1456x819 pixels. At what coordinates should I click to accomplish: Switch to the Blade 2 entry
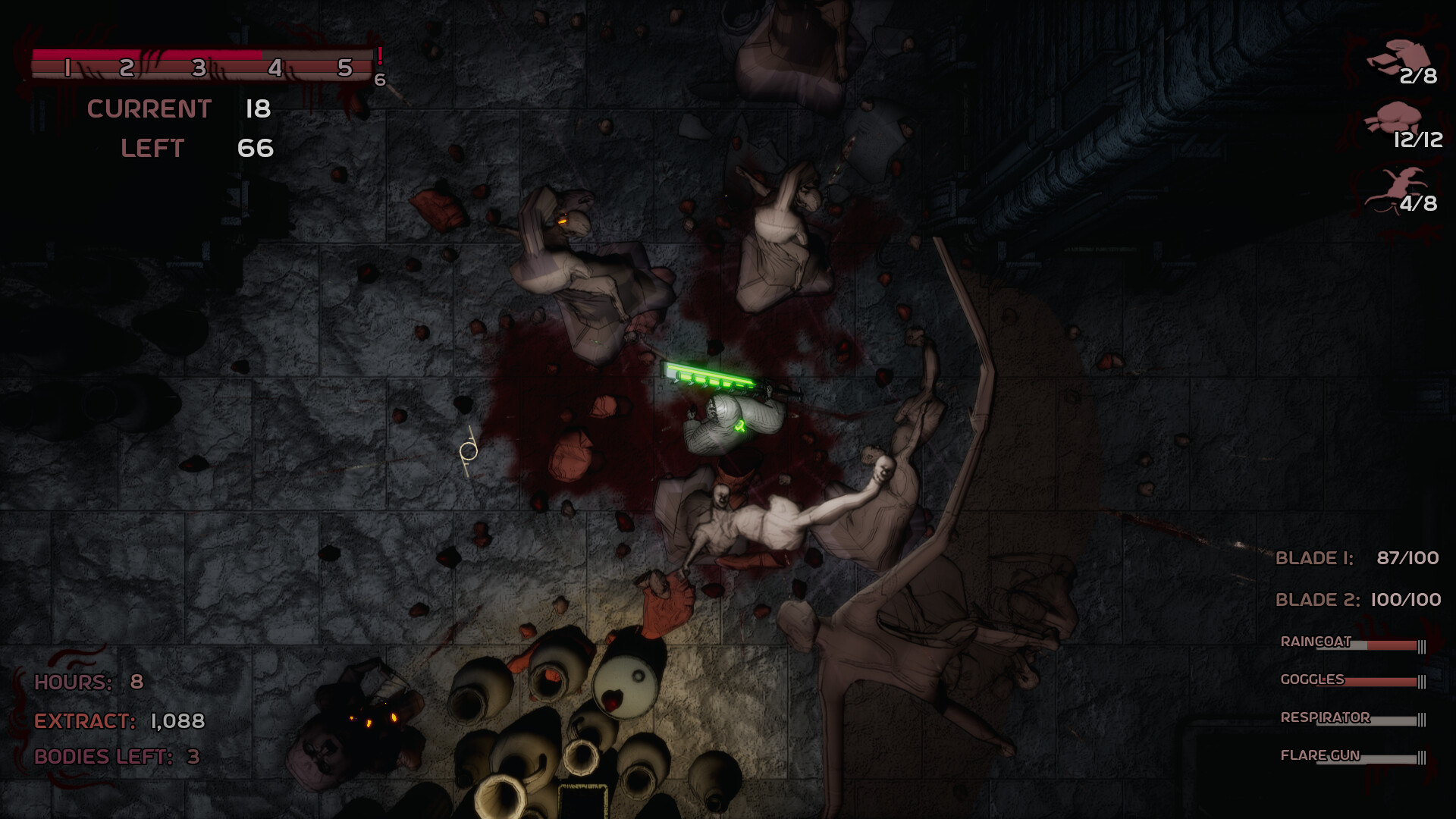click(1357, 600)
